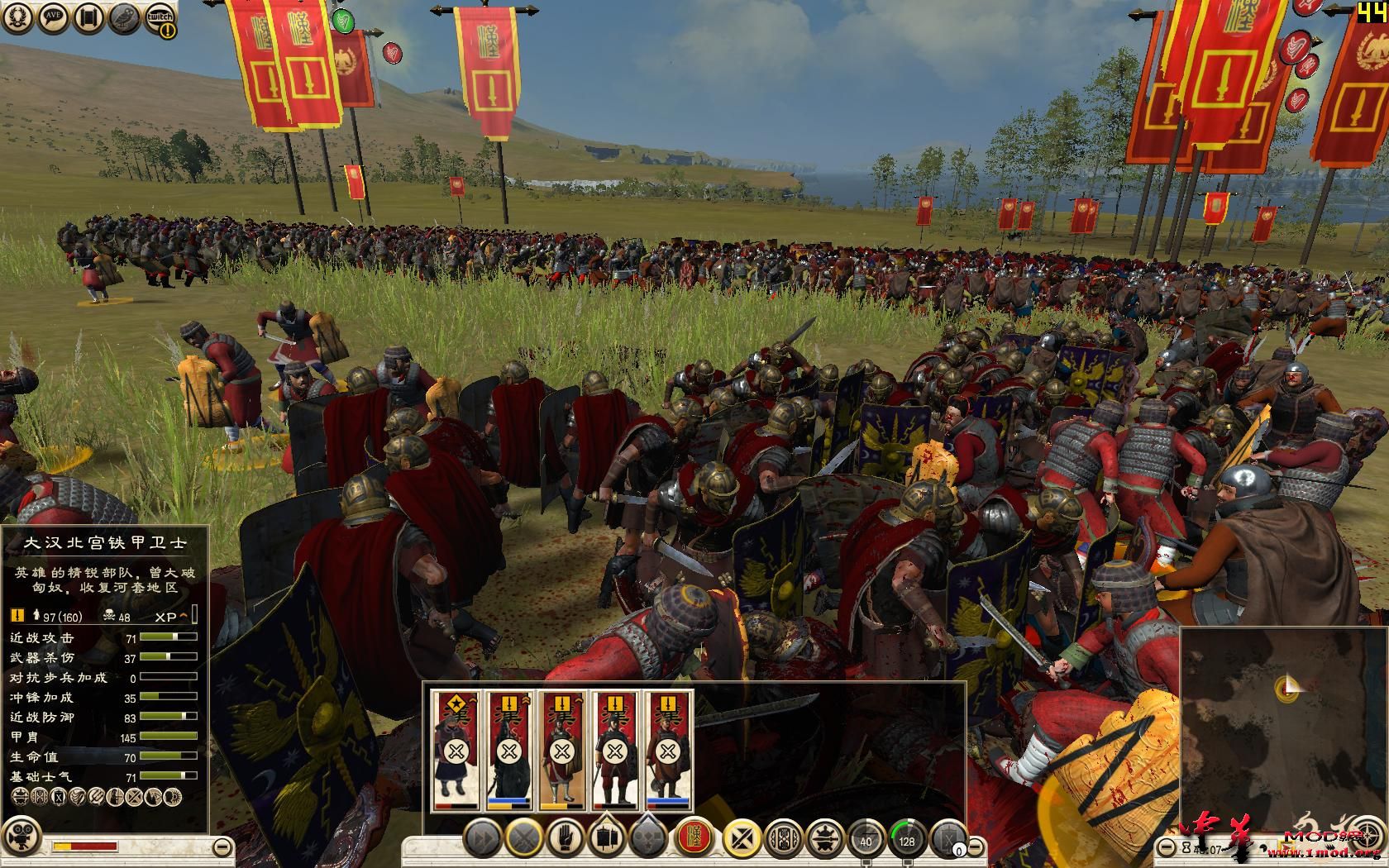Click the halt raised-hand button
Image resolution: width=1389 pixels, height=868 pixels.
coord(565,839)
